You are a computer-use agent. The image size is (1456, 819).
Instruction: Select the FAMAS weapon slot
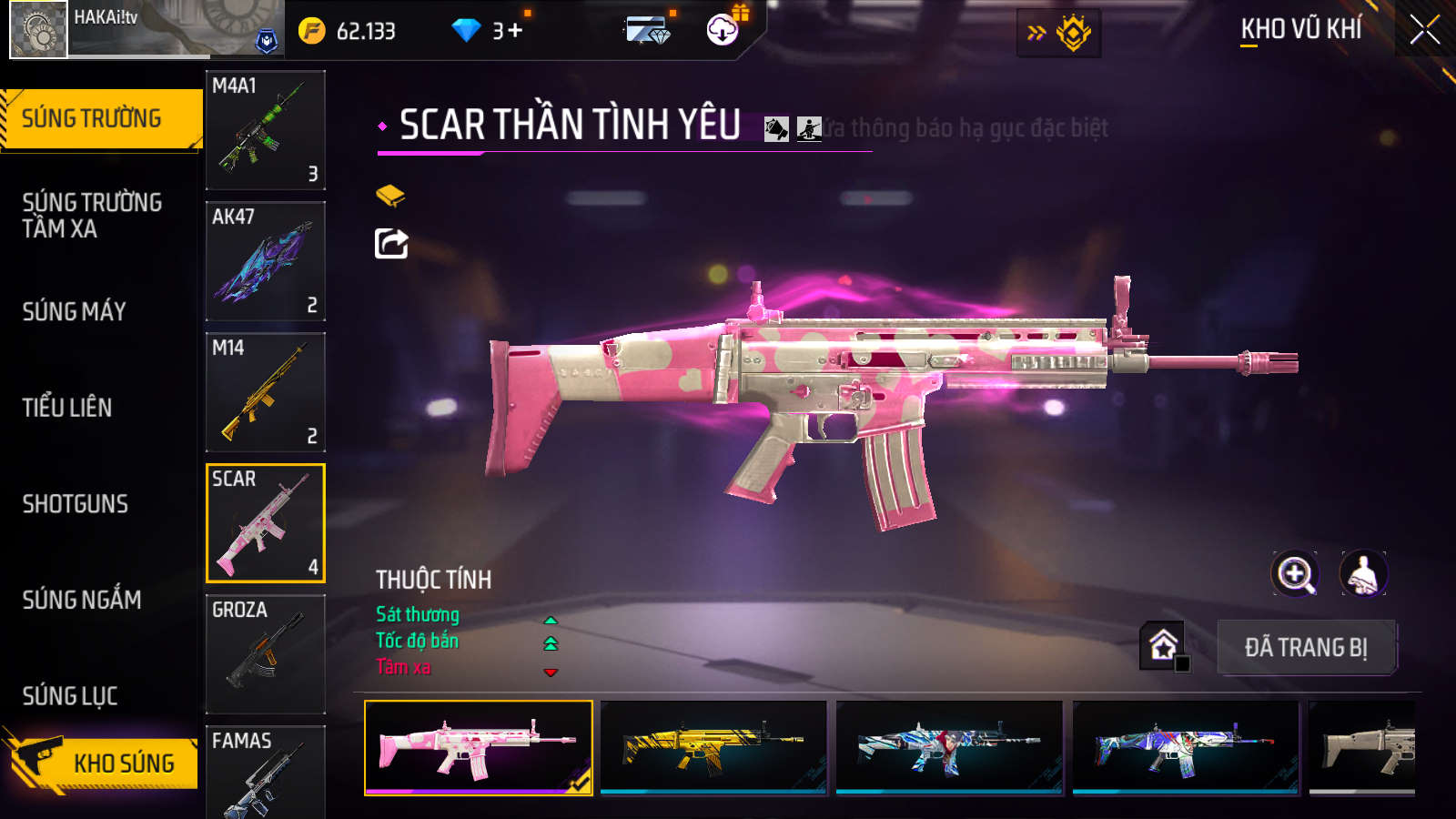click(x=266, y=772)
